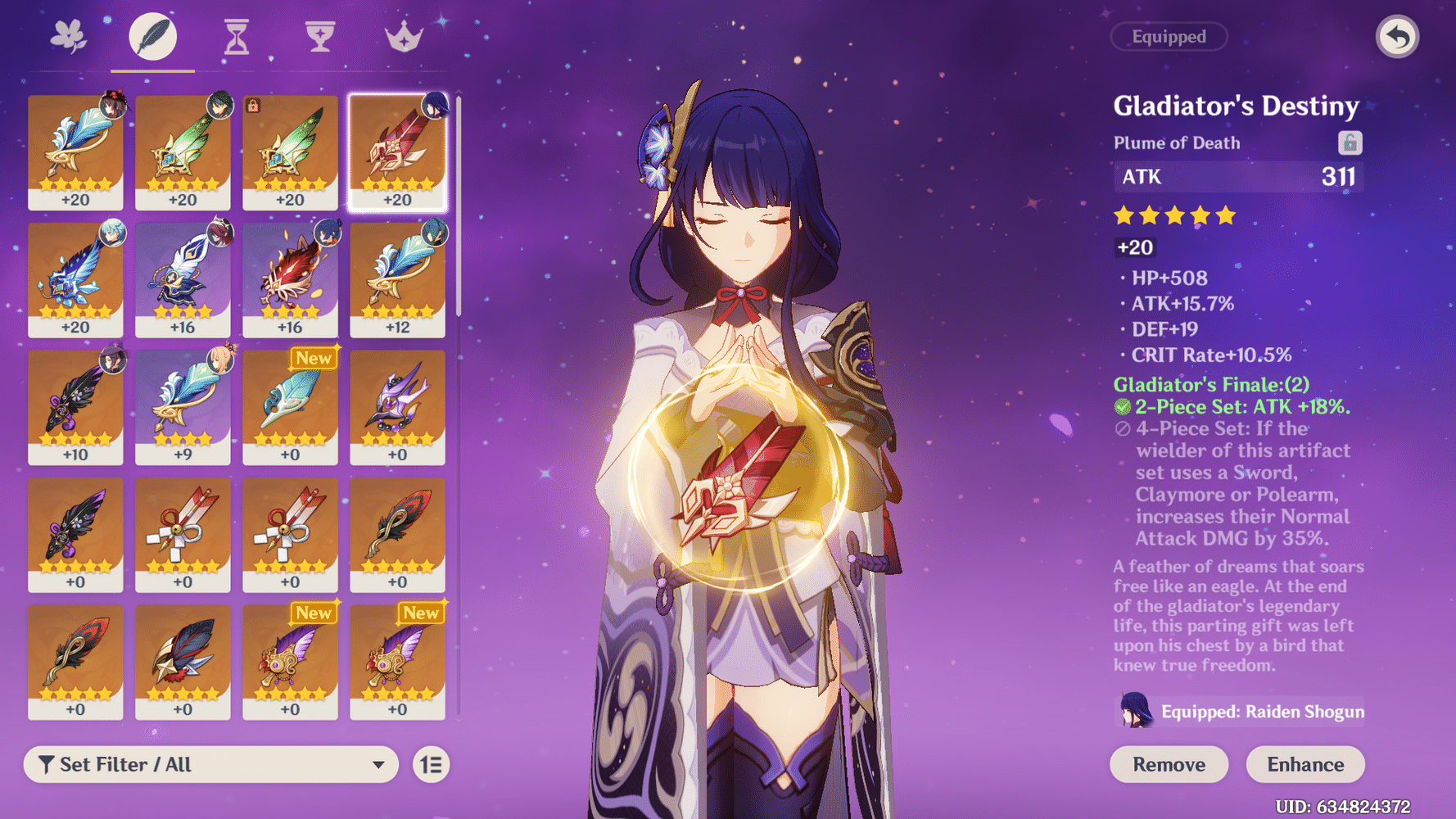This screenshot has width=1456, height=819.
Task: Pick the +12 plume artifact
Action: [398, 279]
